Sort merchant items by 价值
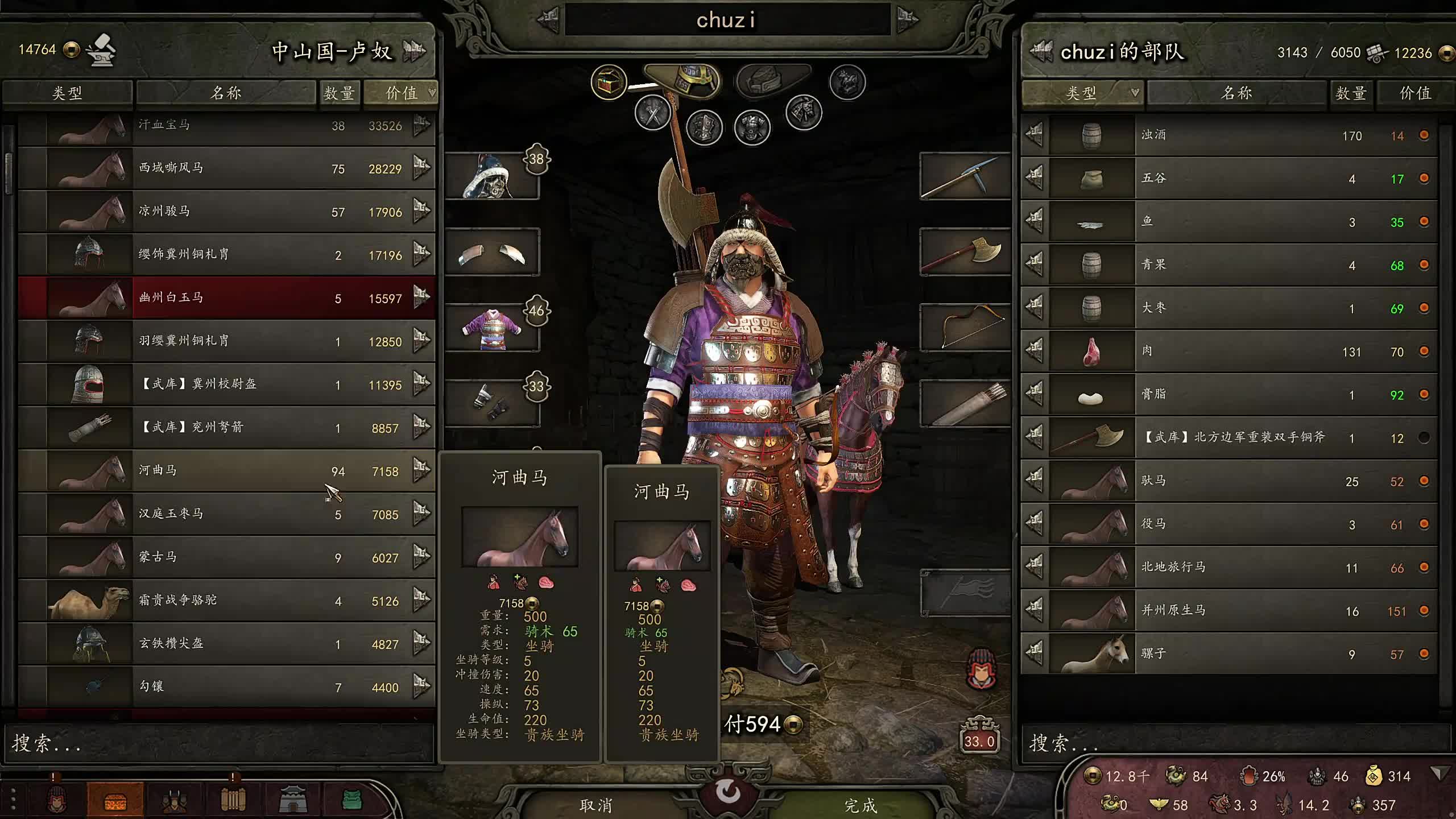Viewport: 1456px width, 819px height. pyautogui.click(x=402, y=93)
